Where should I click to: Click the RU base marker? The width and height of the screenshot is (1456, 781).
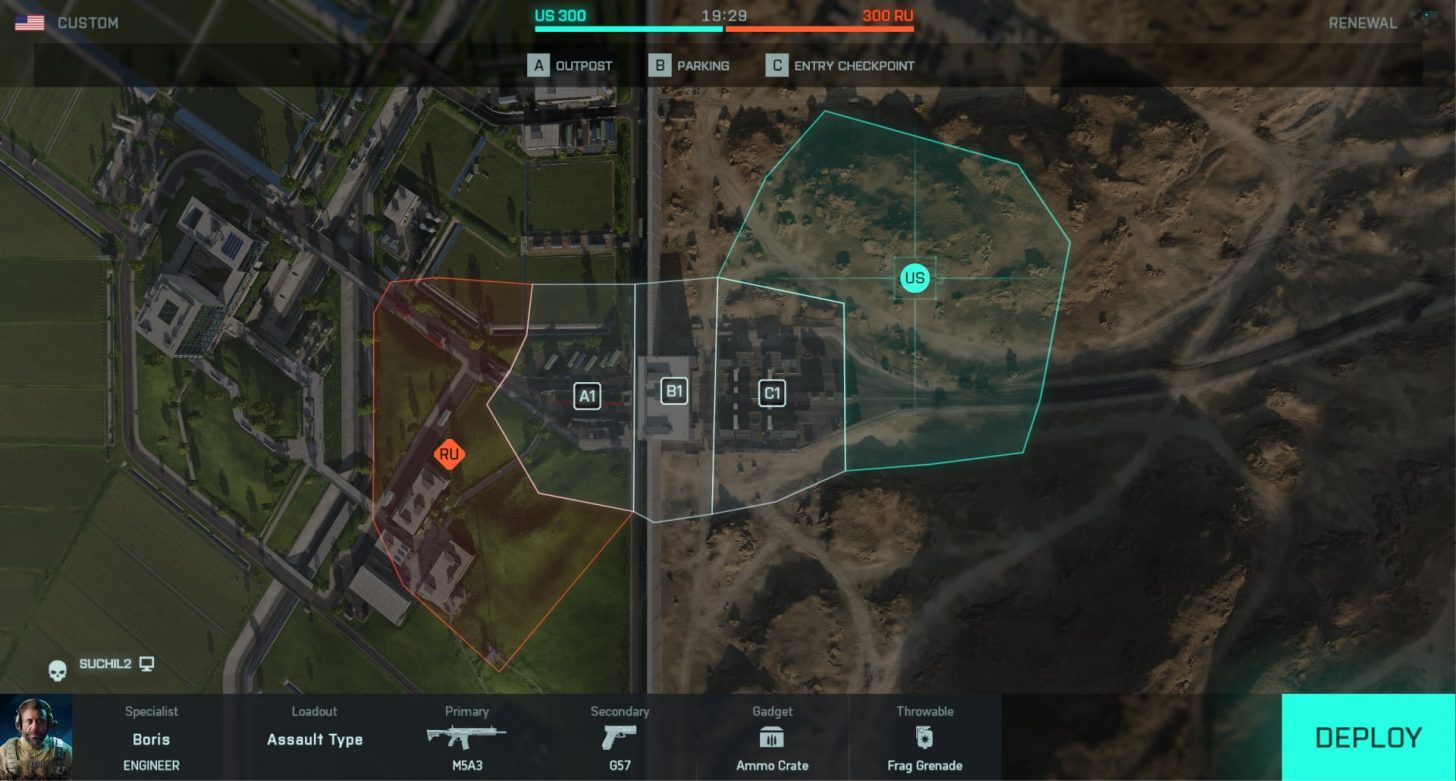[x=449, y=455]
